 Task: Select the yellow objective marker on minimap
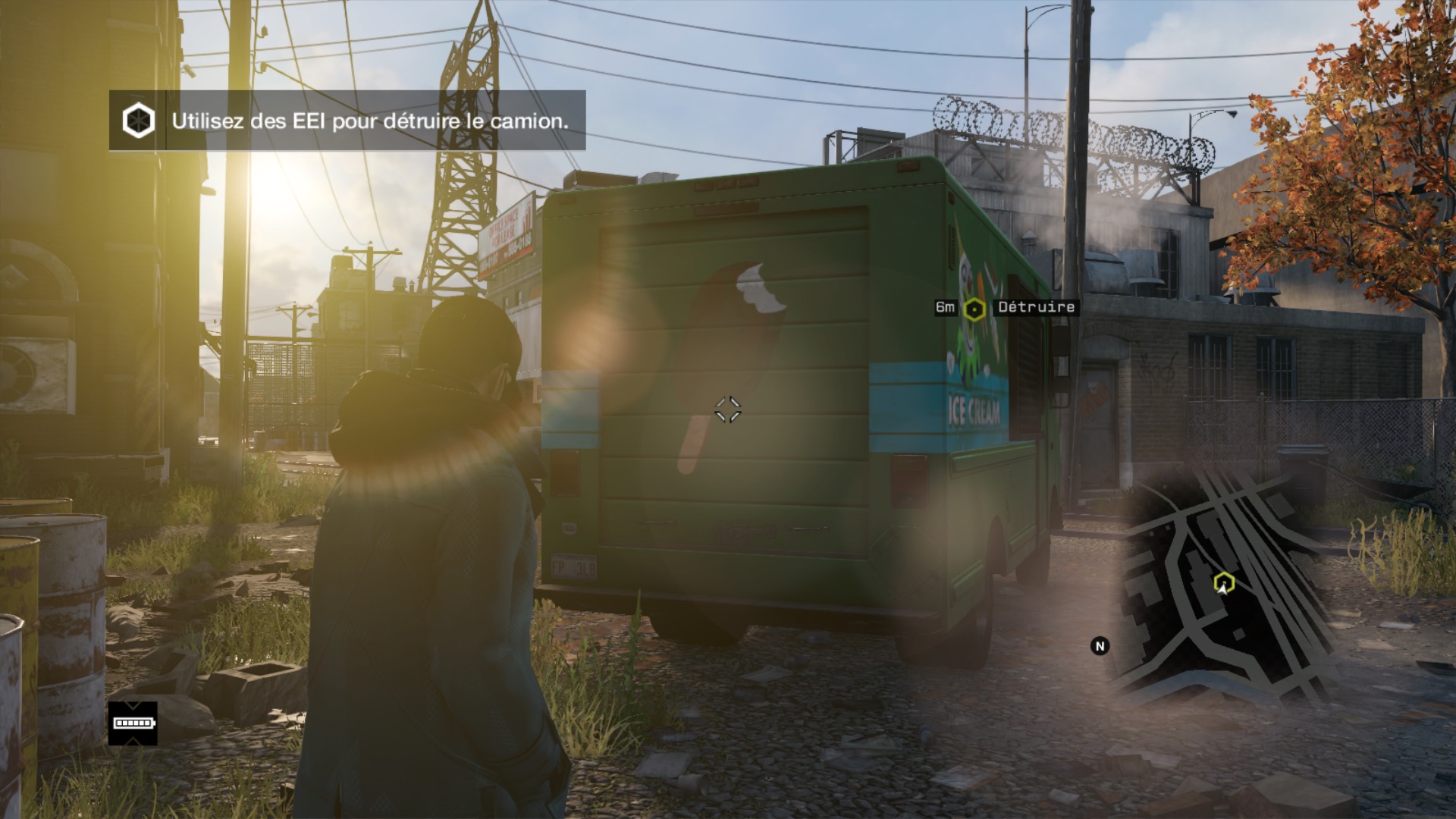1223,582
